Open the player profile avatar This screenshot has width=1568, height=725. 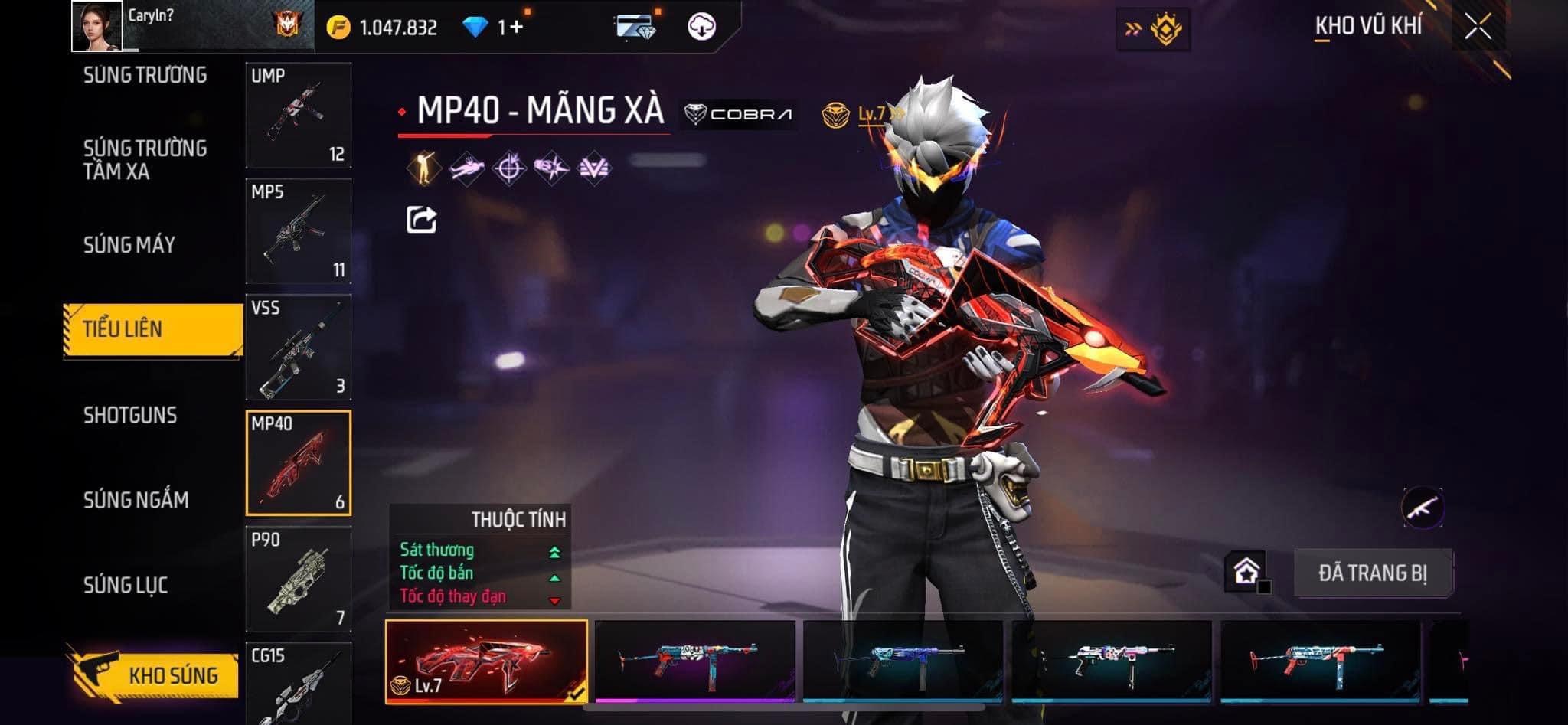coord(97,26)
